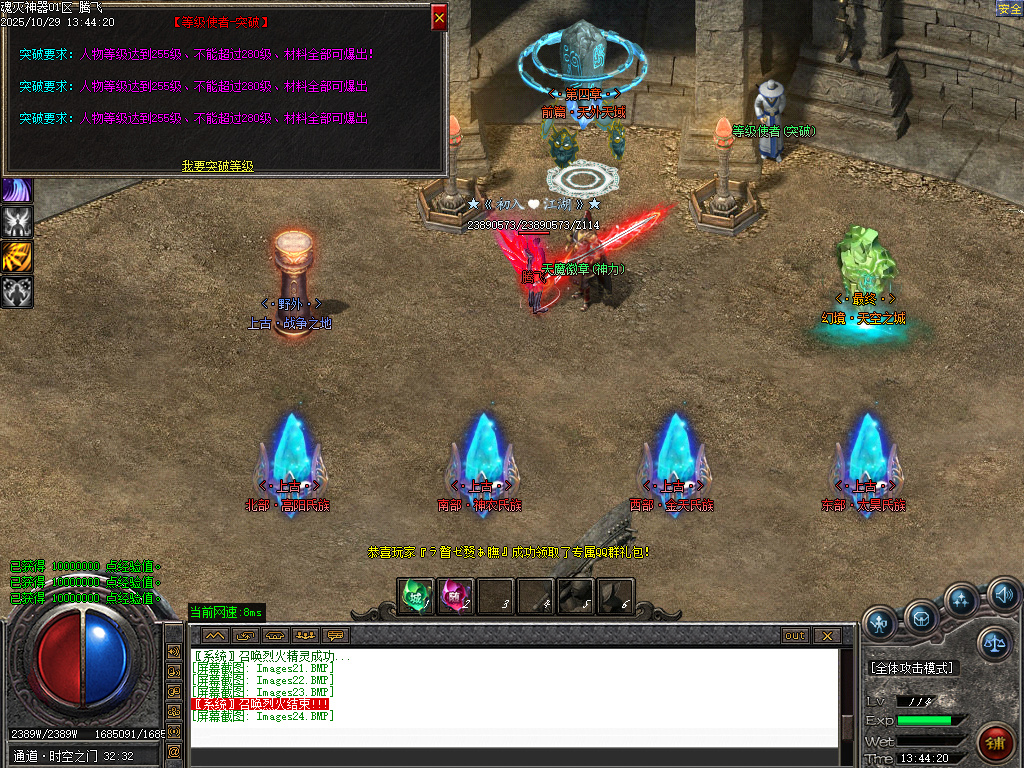This screenshot has height=768, width=1024.
Task: Open the character figure panel button
Action: click(x=880, y=624)
